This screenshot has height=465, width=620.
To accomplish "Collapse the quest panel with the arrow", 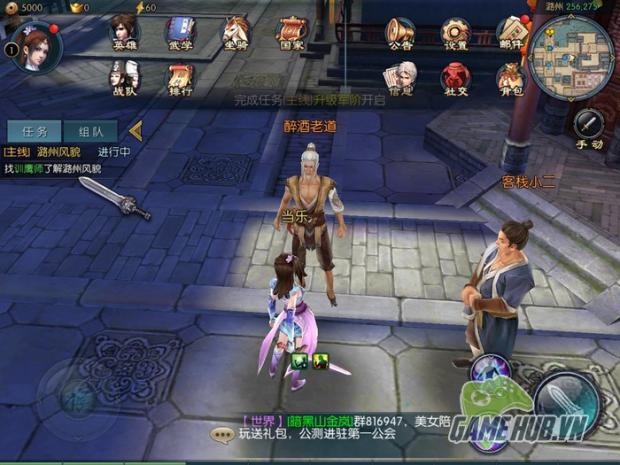I will tap(136, 130).
